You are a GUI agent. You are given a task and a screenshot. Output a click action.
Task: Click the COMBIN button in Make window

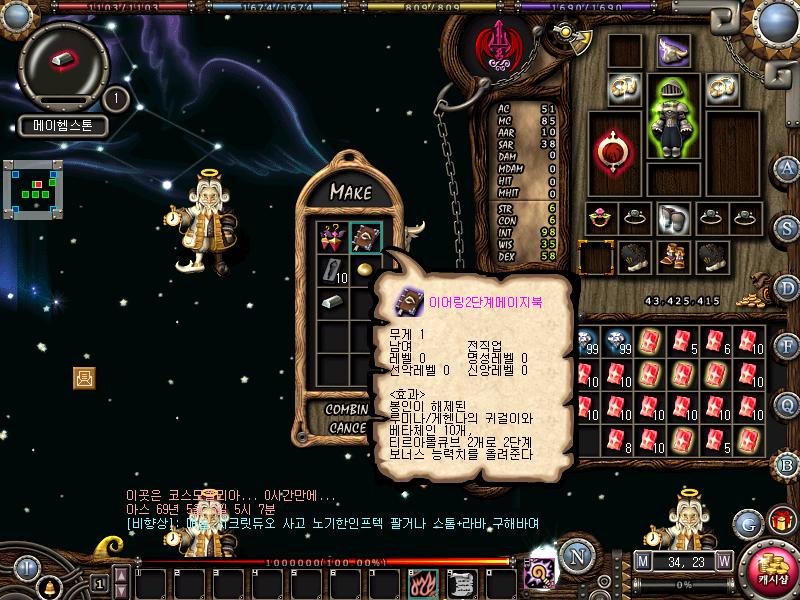pos(347,410)
